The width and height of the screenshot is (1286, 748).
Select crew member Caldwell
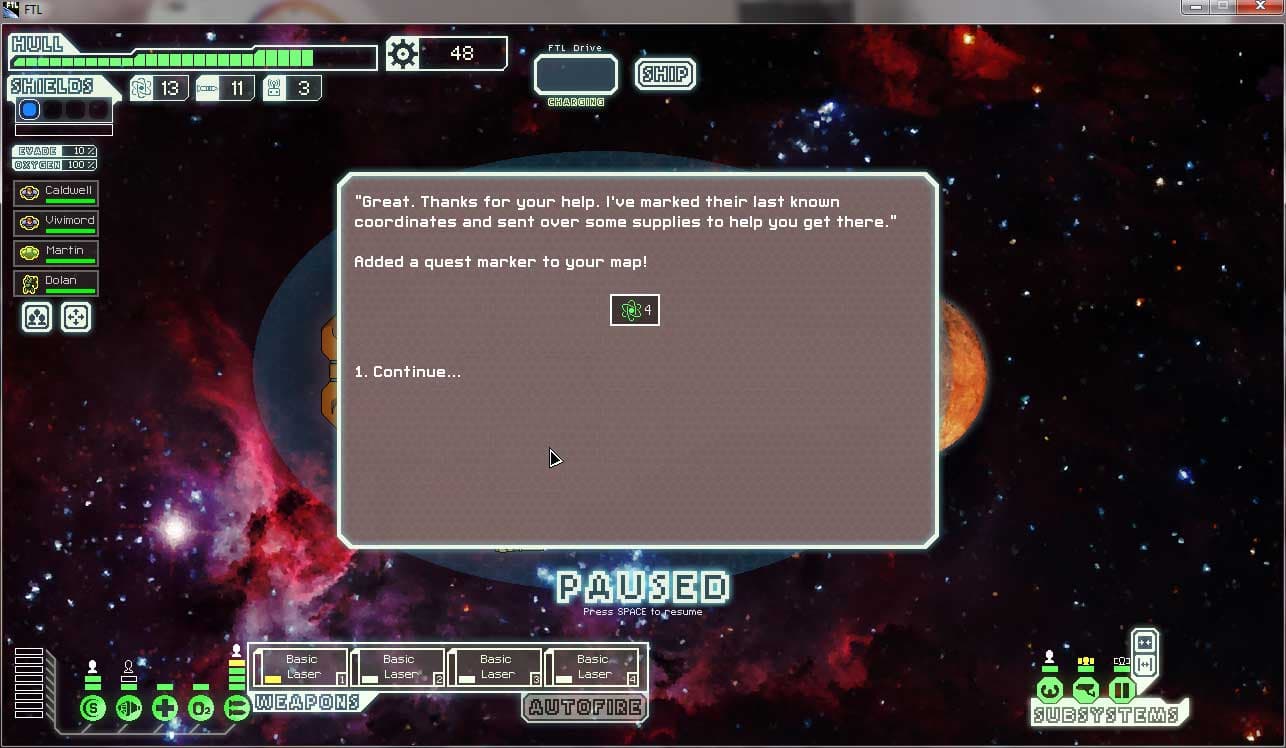coord(57,193)
